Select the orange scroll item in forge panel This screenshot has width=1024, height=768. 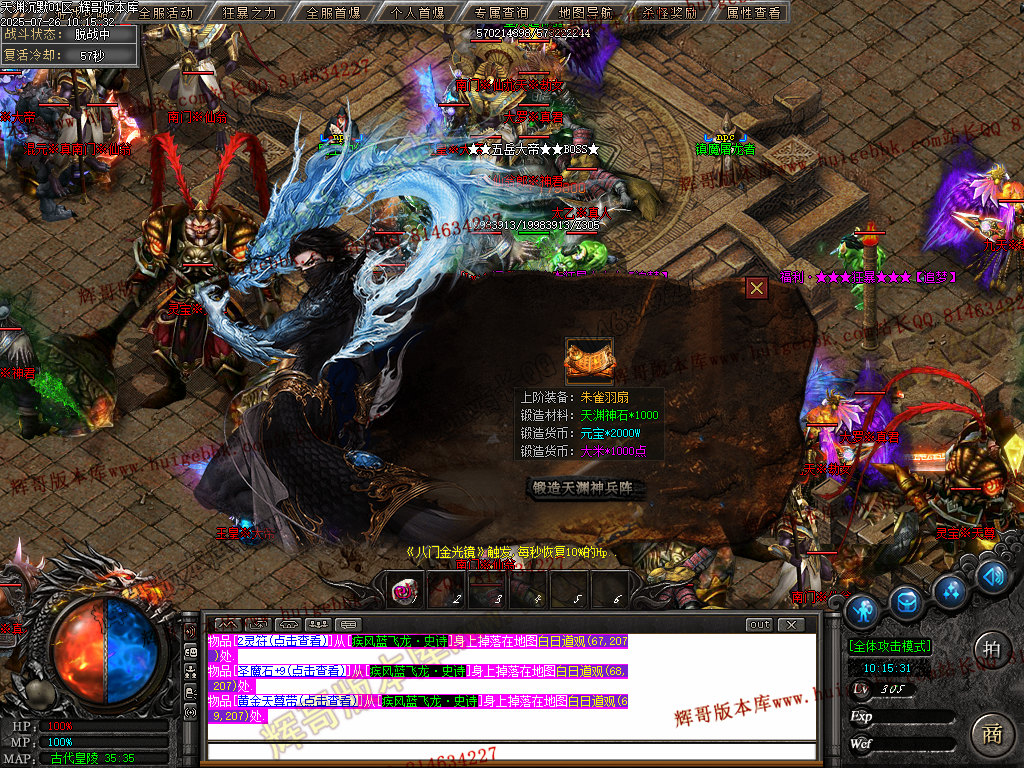click(x=589, y=361)
